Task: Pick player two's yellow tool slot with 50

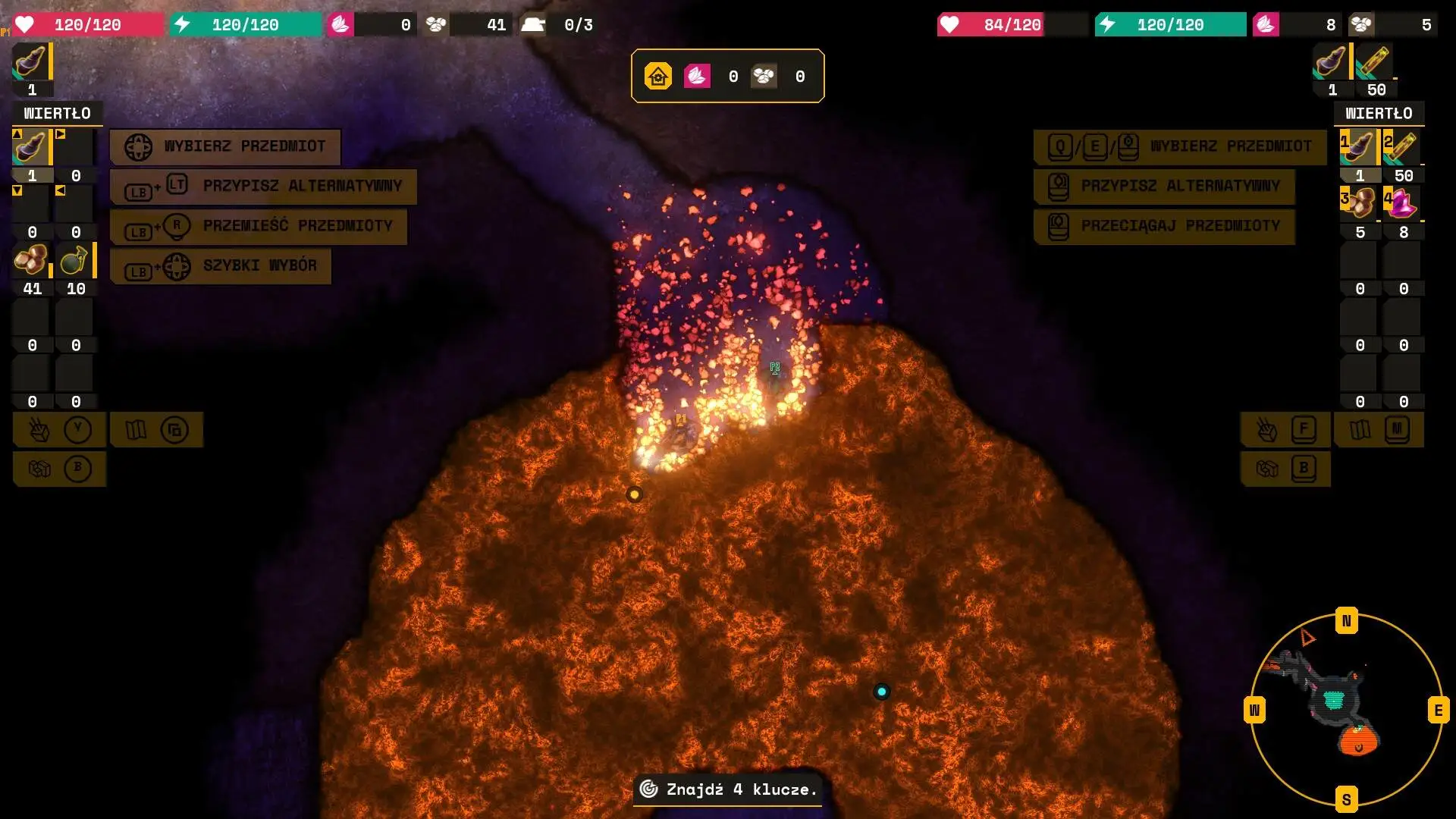Action: click(1401, 147)
